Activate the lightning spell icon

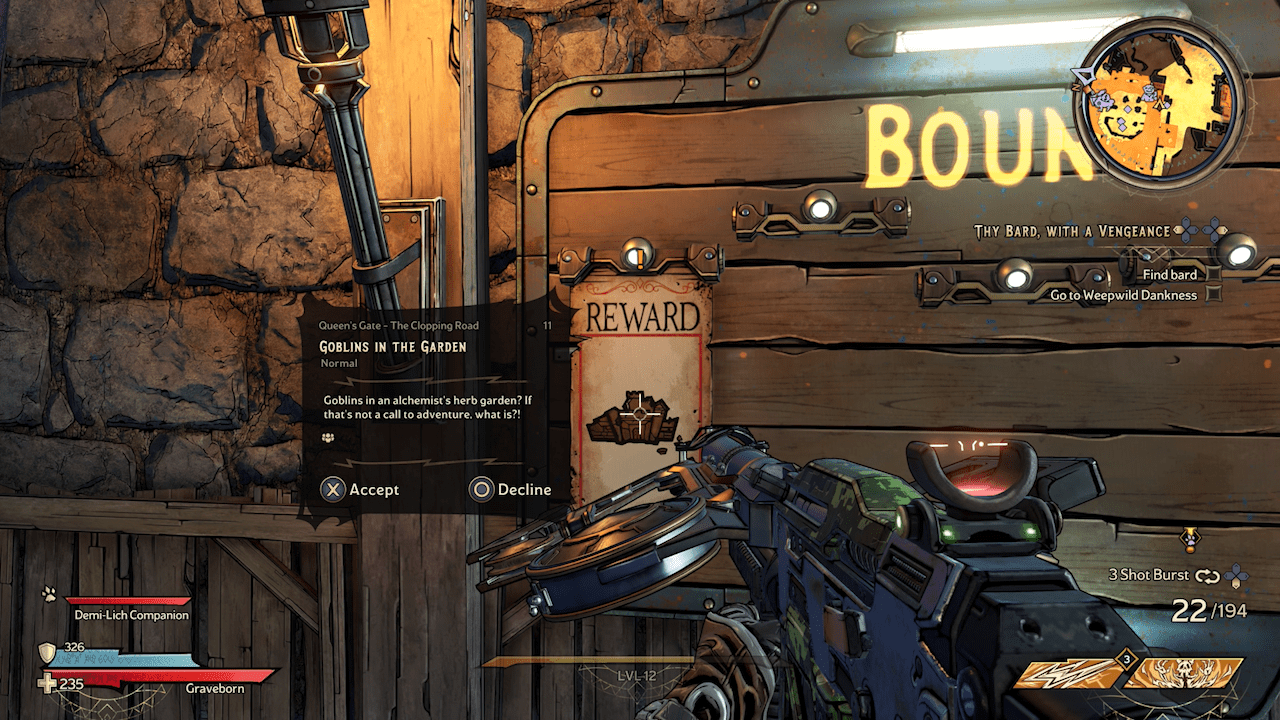point(1068,673)
